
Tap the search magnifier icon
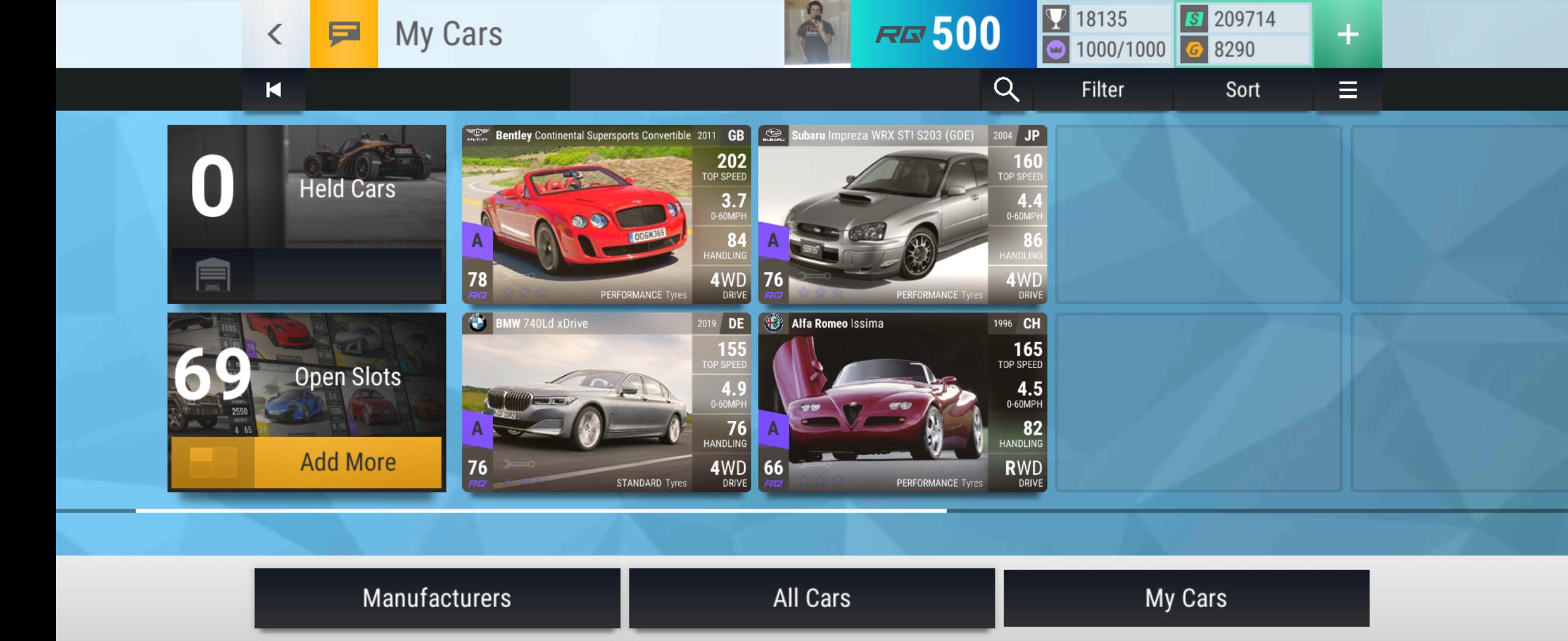coord(1007,89)
